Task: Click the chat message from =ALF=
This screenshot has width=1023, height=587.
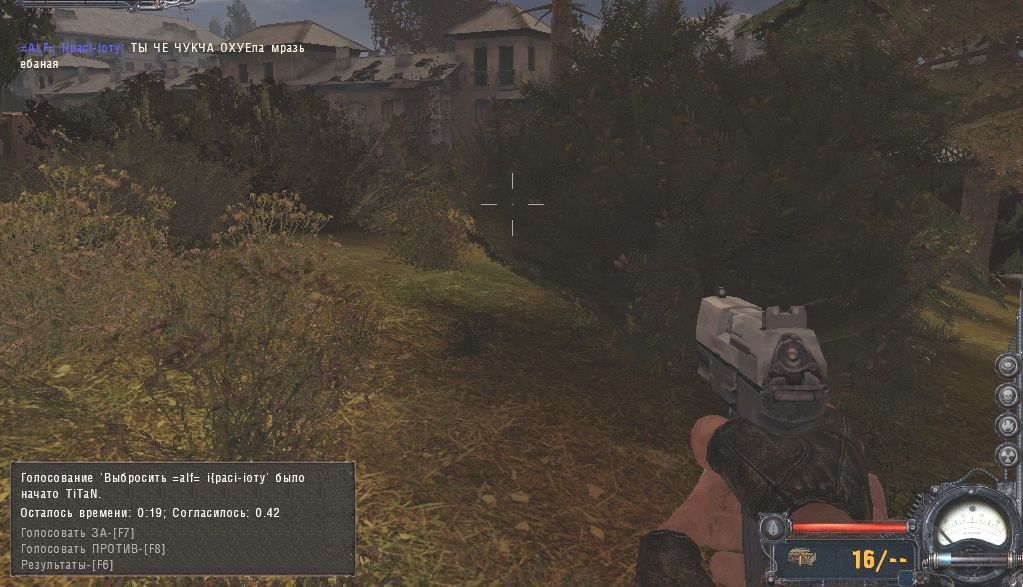Action: [164, 56]
